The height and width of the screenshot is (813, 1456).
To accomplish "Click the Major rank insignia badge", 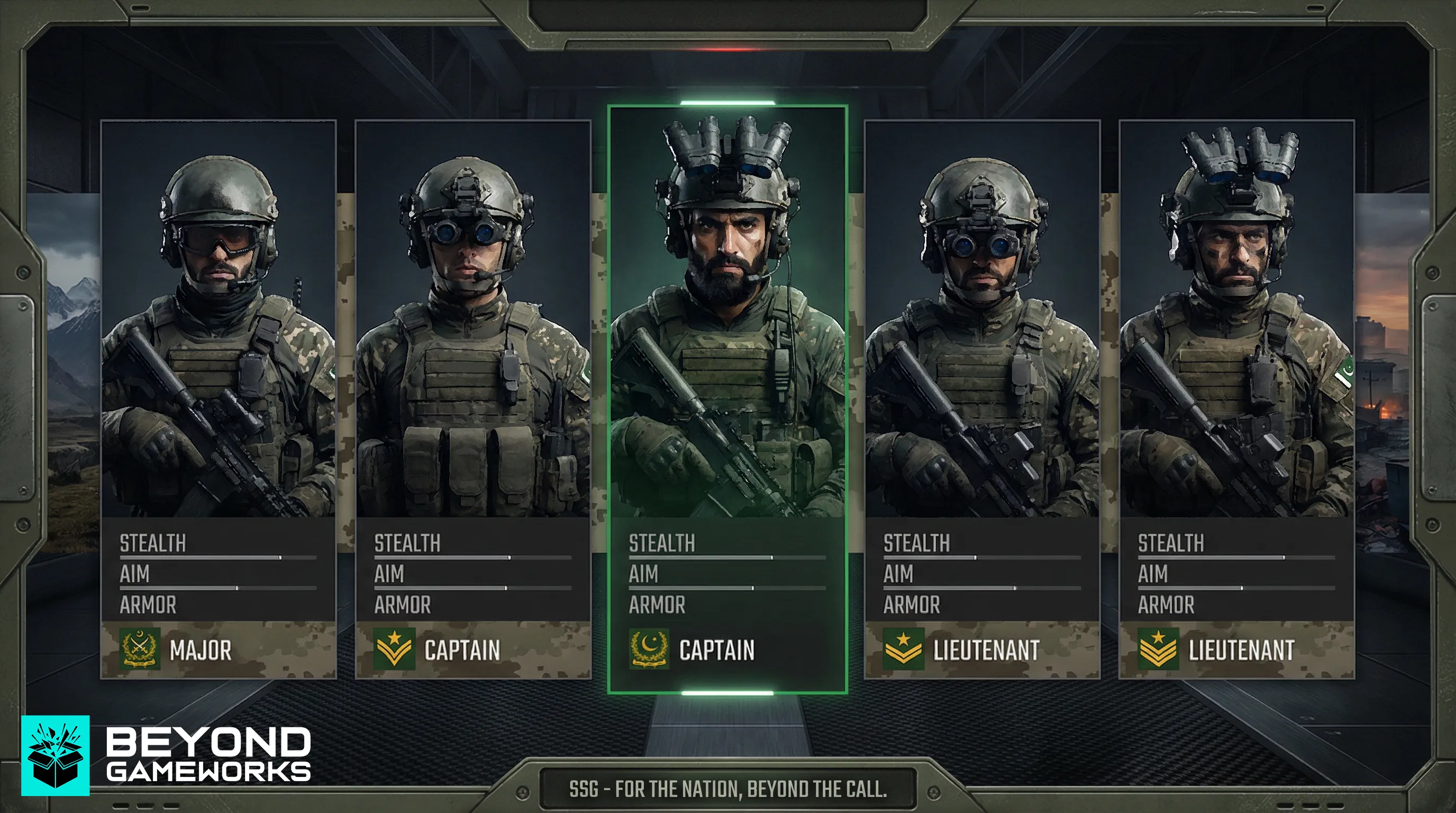I will [140, 649].
